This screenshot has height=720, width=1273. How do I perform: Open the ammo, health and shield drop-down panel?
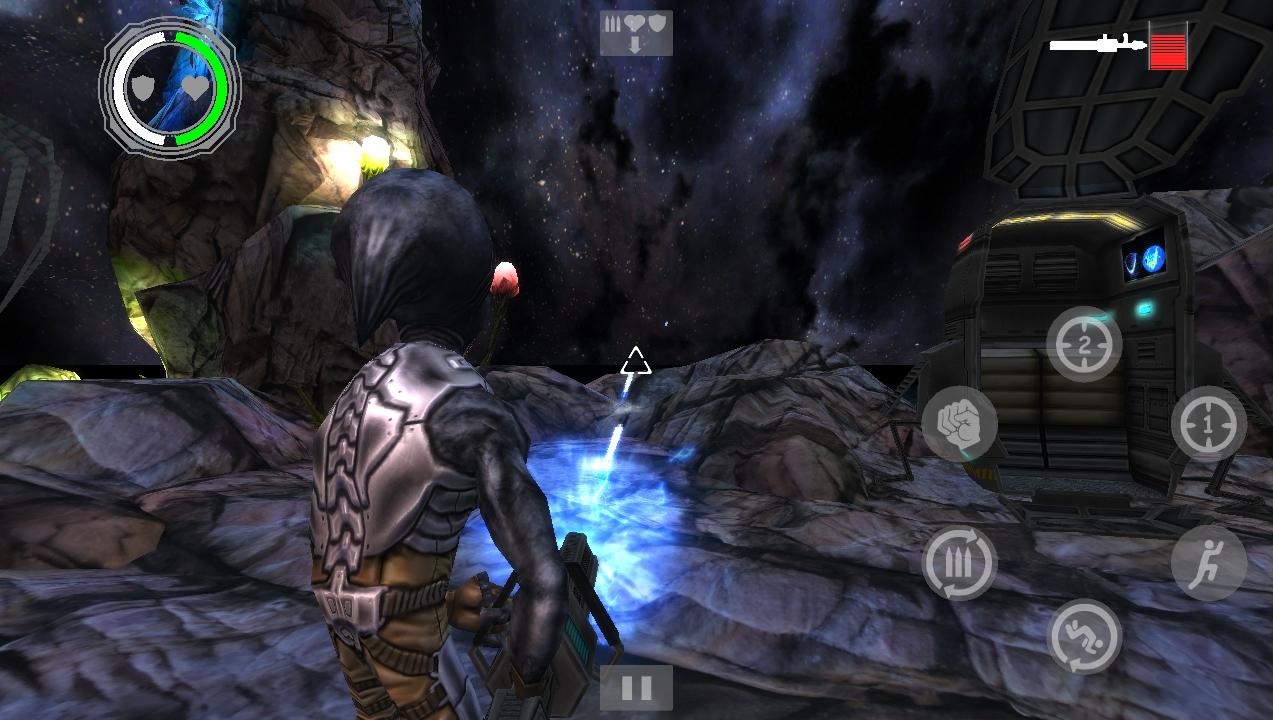pos(635,33)
